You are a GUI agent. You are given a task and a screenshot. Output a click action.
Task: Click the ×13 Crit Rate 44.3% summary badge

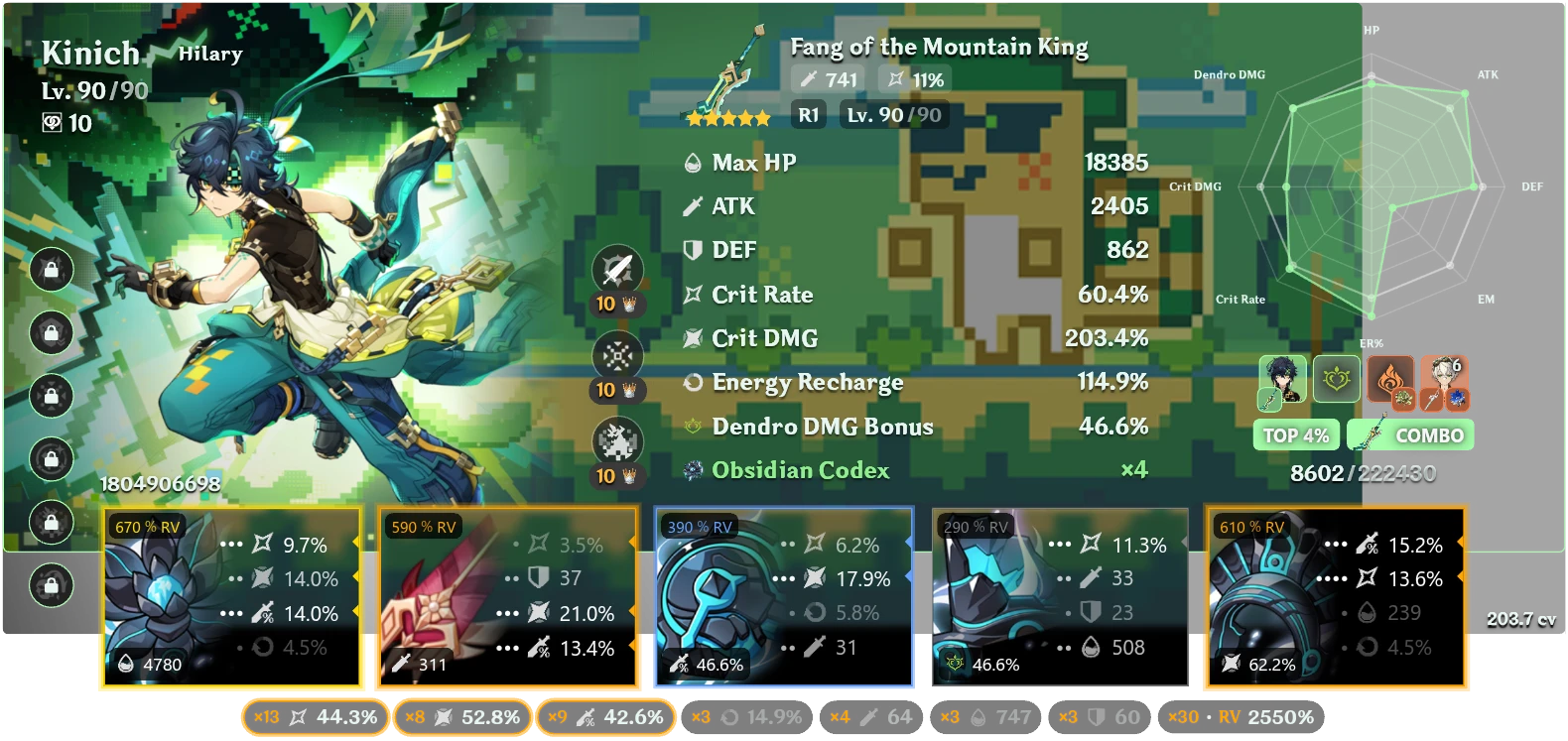(316, 715)
